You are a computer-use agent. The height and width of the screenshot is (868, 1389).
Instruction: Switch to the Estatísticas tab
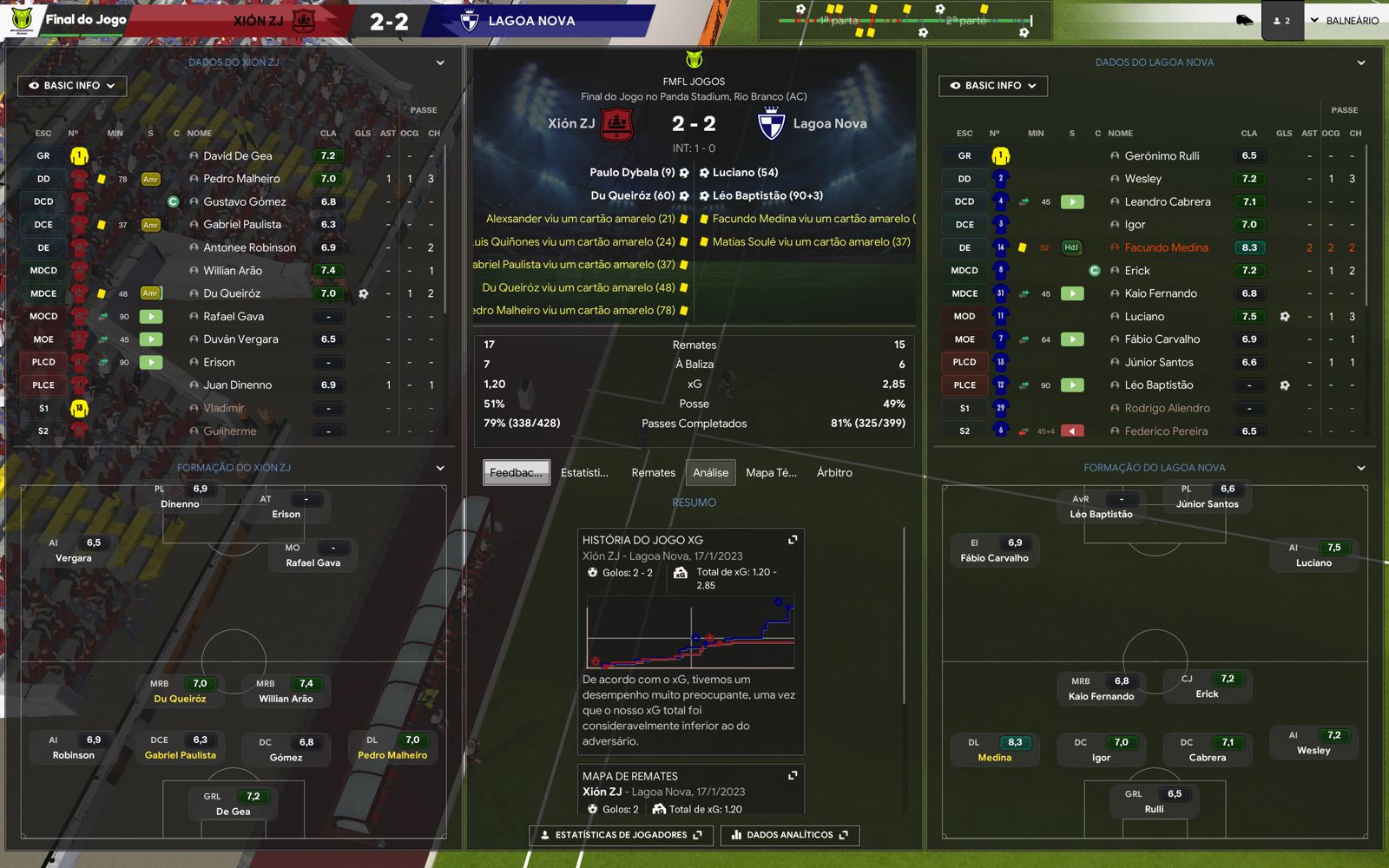point(584,472)
